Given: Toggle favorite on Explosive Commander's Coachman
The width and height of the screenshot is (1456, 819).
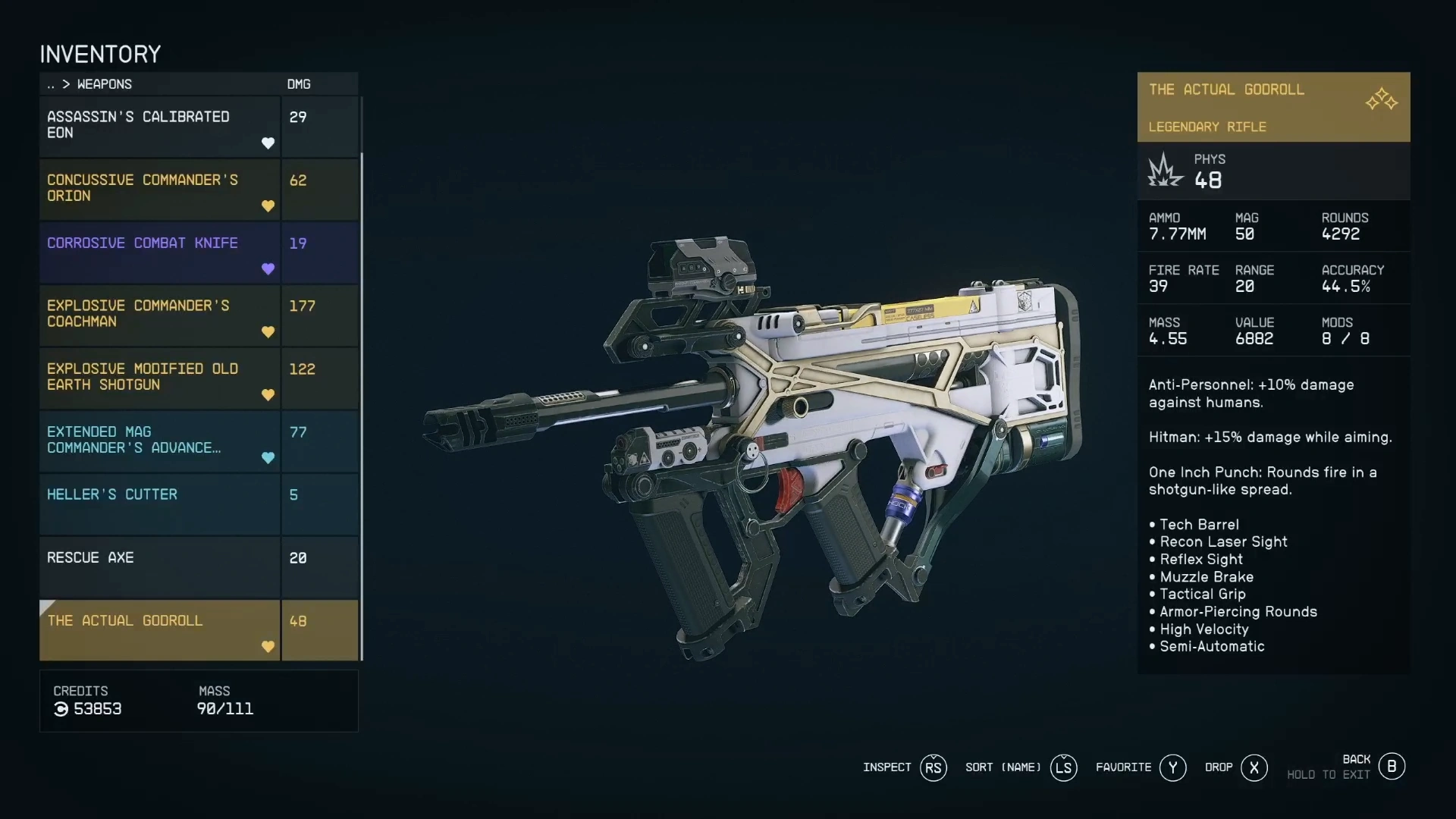Looking at the screenshot, I should (269, 332).
